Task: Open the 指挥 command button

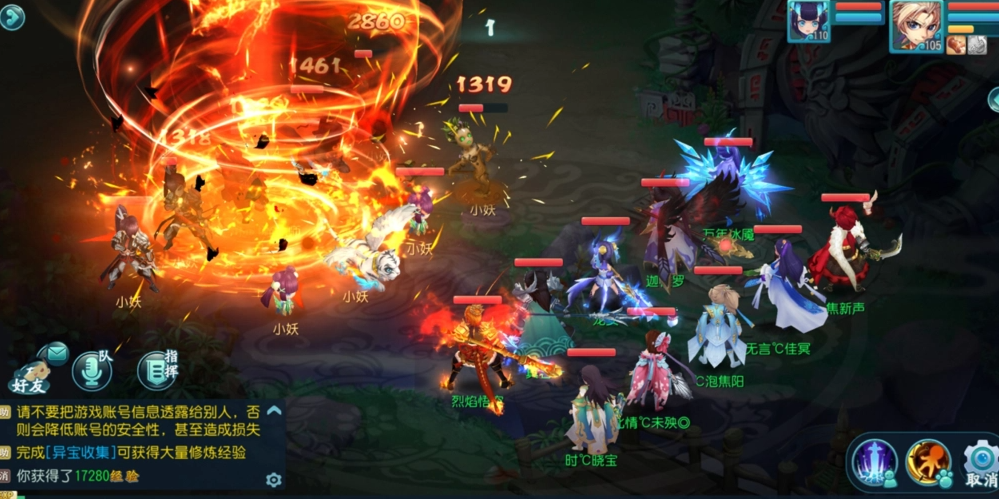Action: coord(156,369)
